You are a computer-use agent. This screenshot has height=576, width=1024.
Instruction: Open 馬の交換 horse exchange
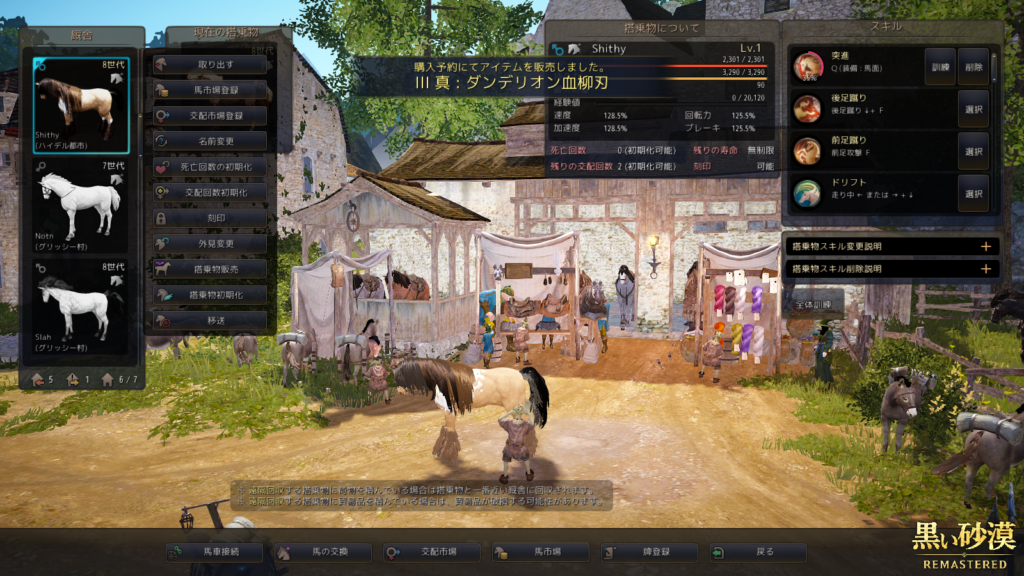click(322, 552)
